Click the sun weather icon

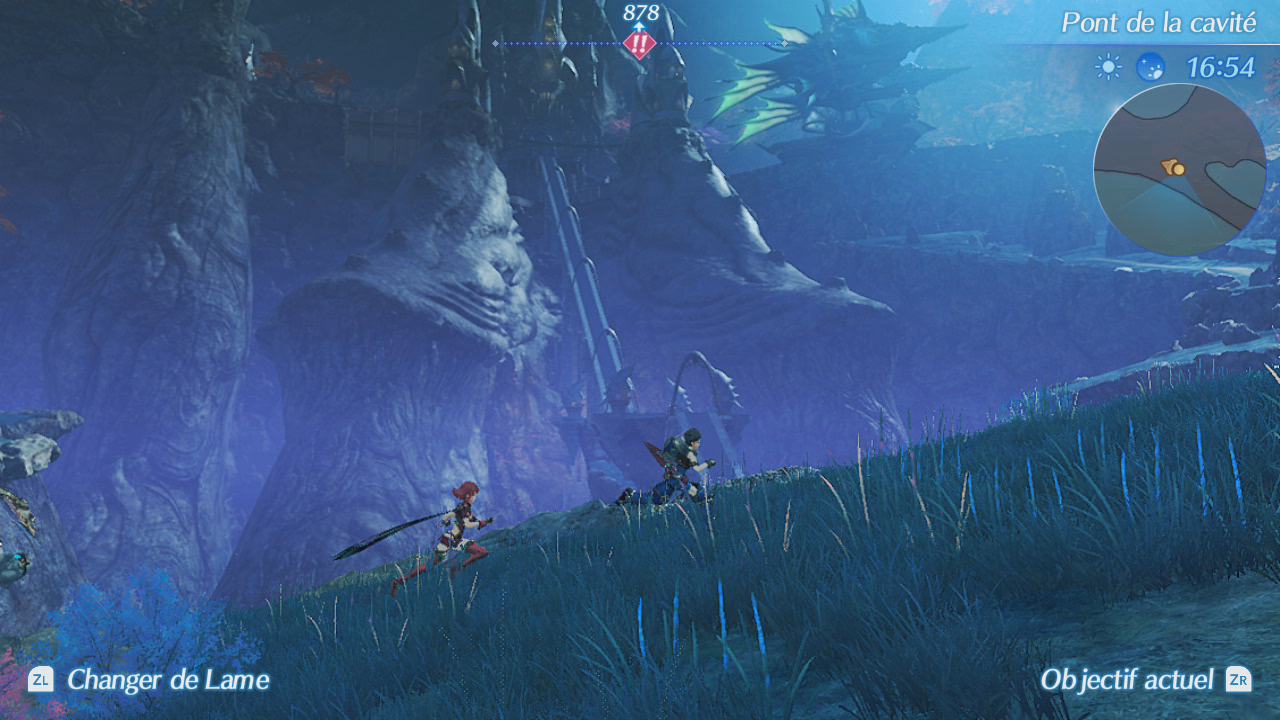pyautogui.click(x=1108, y=67)
